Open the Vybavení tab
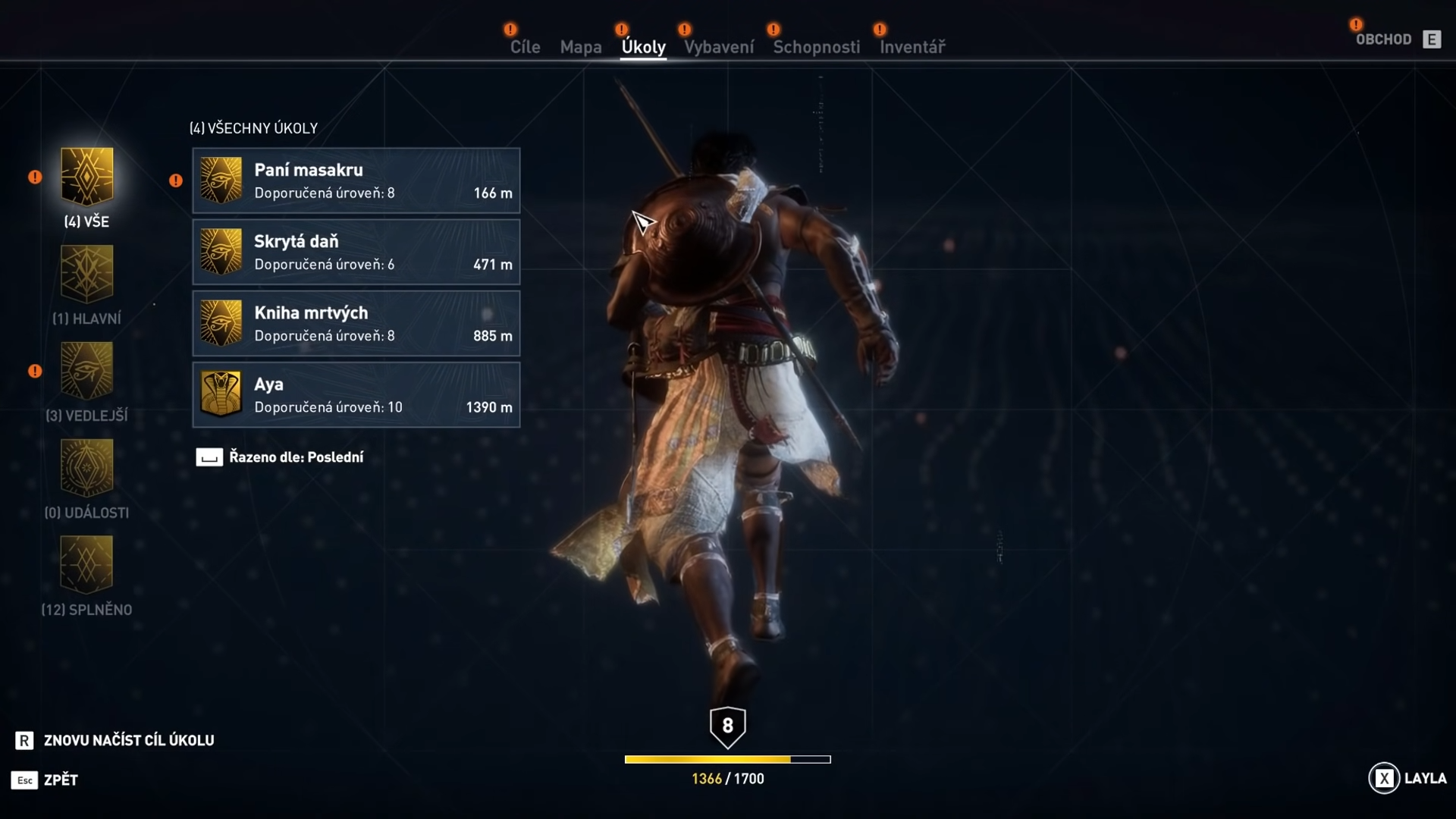Viewport: 1456px width, 819px height. [717, 46]
